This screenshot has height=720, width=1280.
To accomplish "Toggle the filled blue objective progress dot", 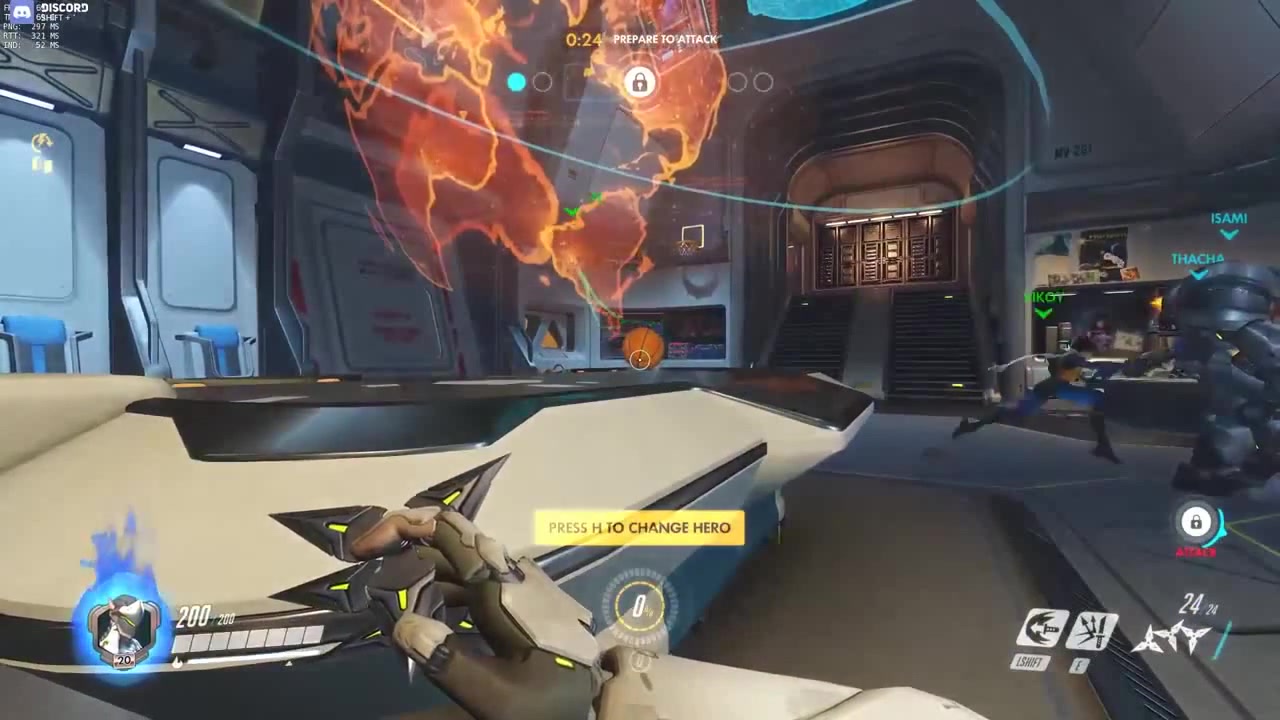I will click(x=516, y=83).
